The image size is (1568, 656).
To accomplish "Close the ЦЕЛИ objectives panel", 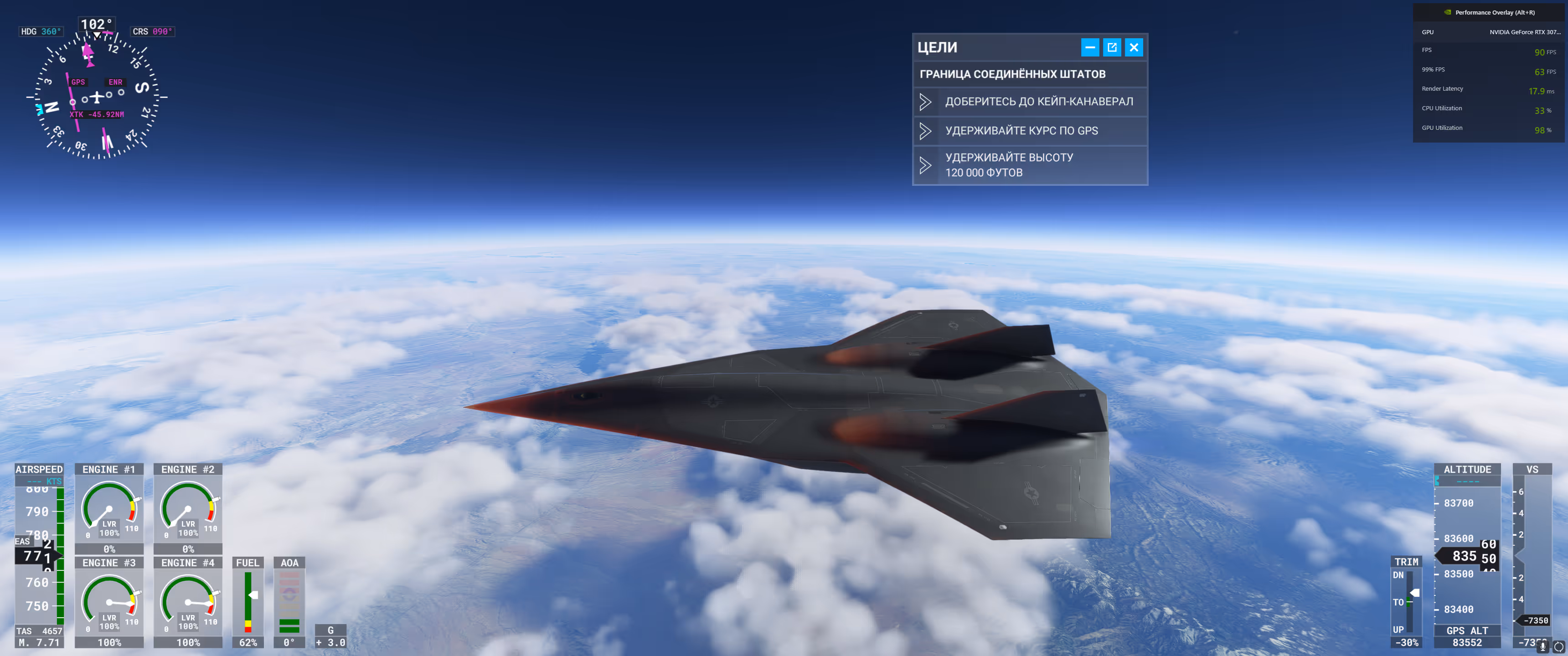I will [1134, 47].
